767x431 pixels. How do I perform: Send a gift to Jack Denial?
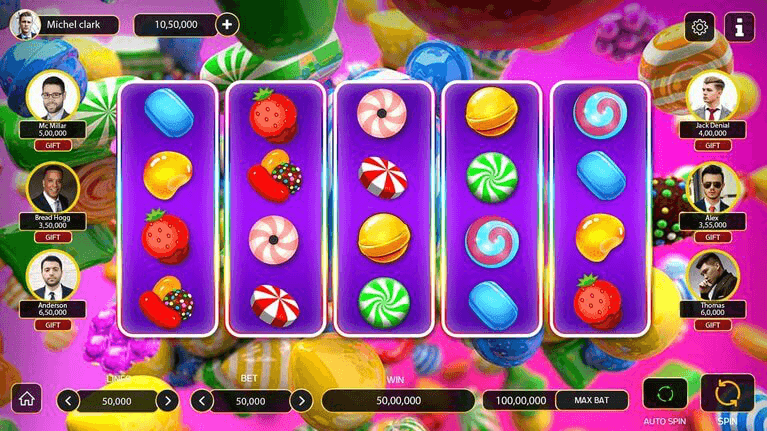713,145
